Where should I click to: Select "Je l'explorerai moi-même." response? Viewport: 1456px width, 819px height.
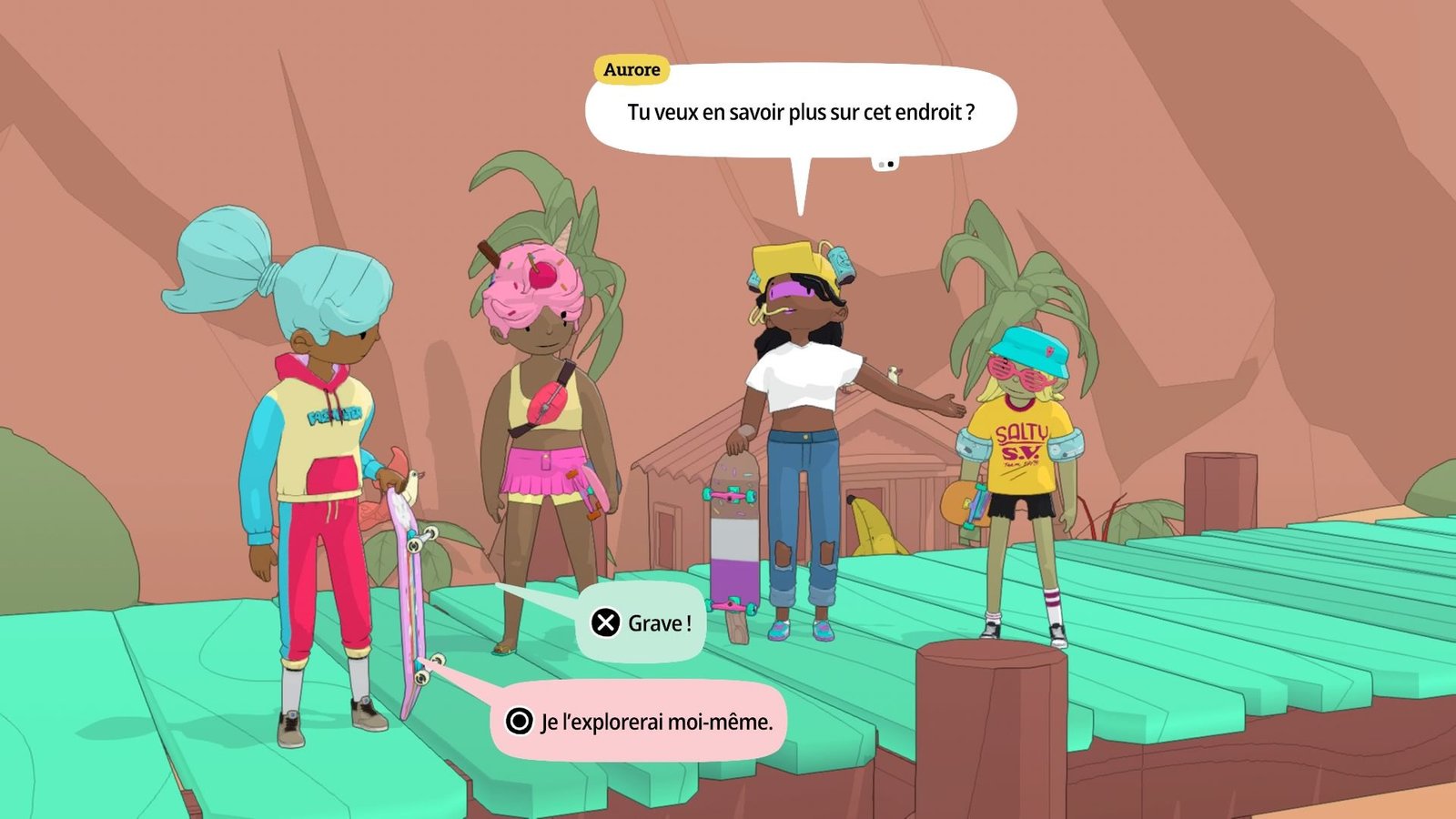[x=639, y=722]
